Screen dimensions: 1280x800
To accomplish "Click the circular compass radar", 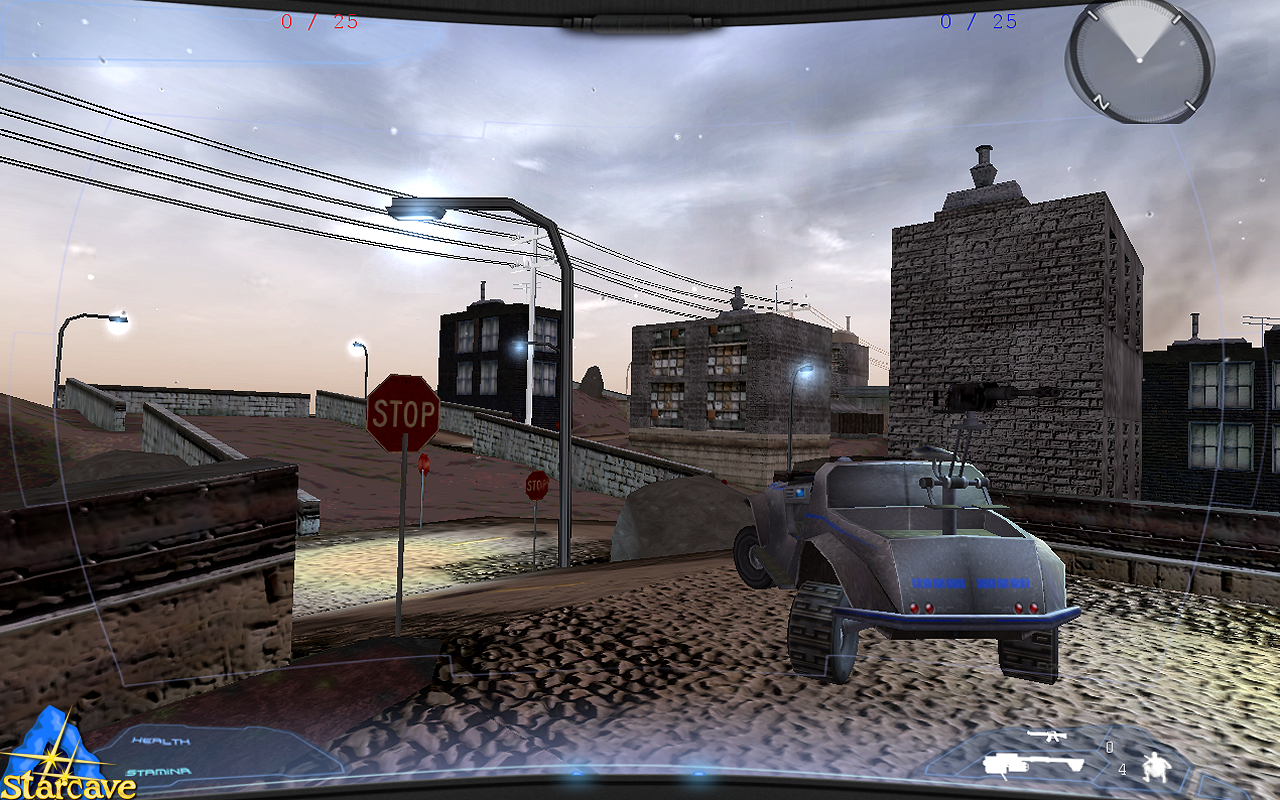I will tap(1138, 61).
